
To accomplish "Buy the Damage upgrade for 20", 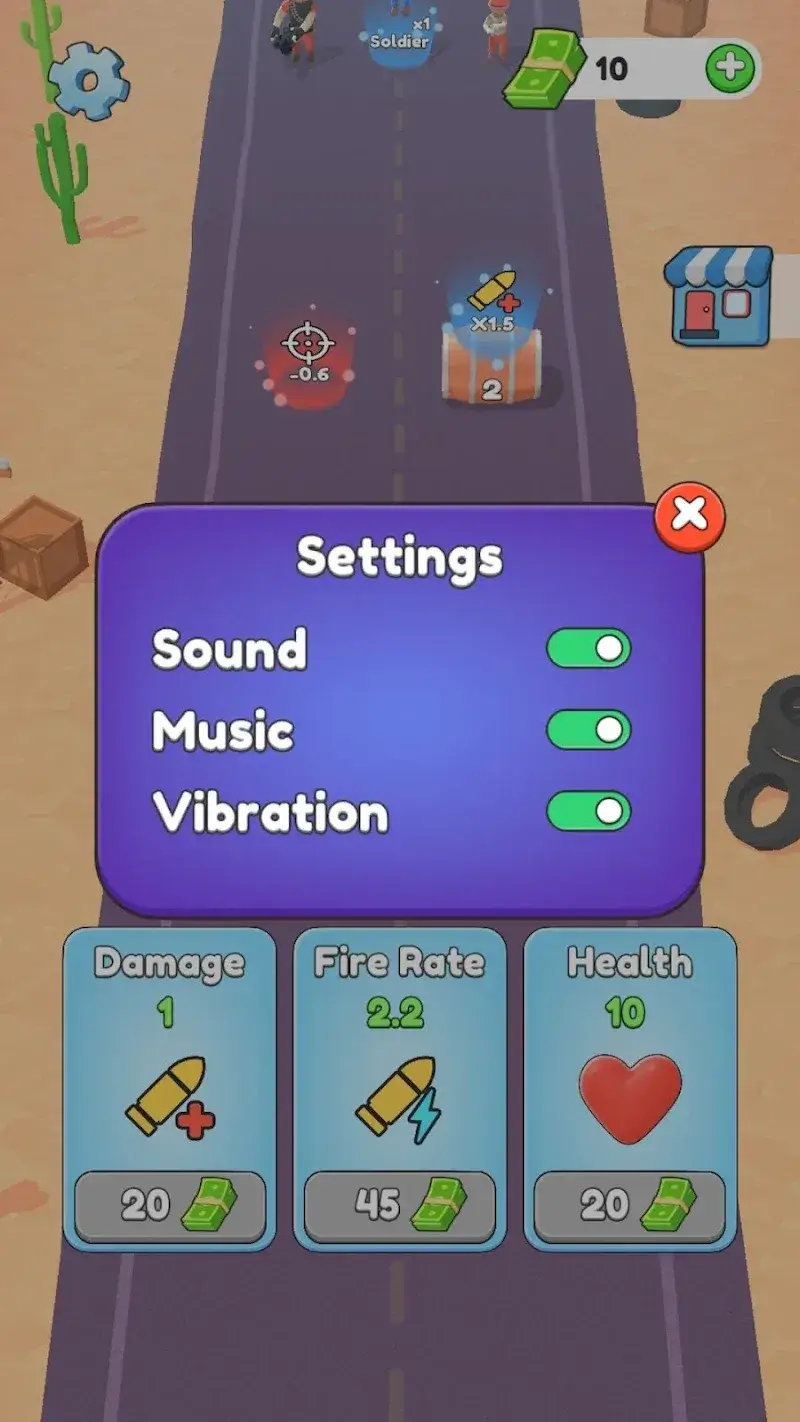I will [170, 1206].
